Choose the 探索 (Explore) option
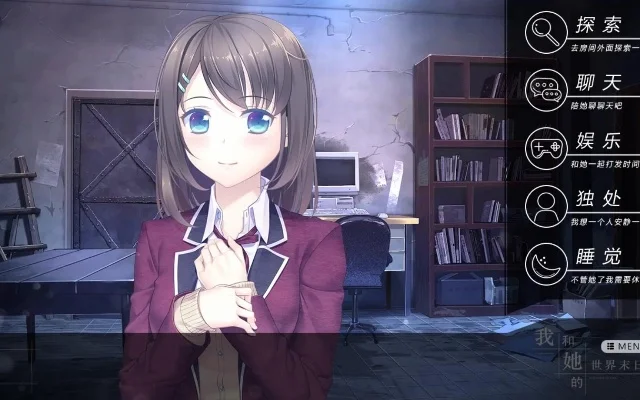 pyautogui.click(x=598, y=25)
